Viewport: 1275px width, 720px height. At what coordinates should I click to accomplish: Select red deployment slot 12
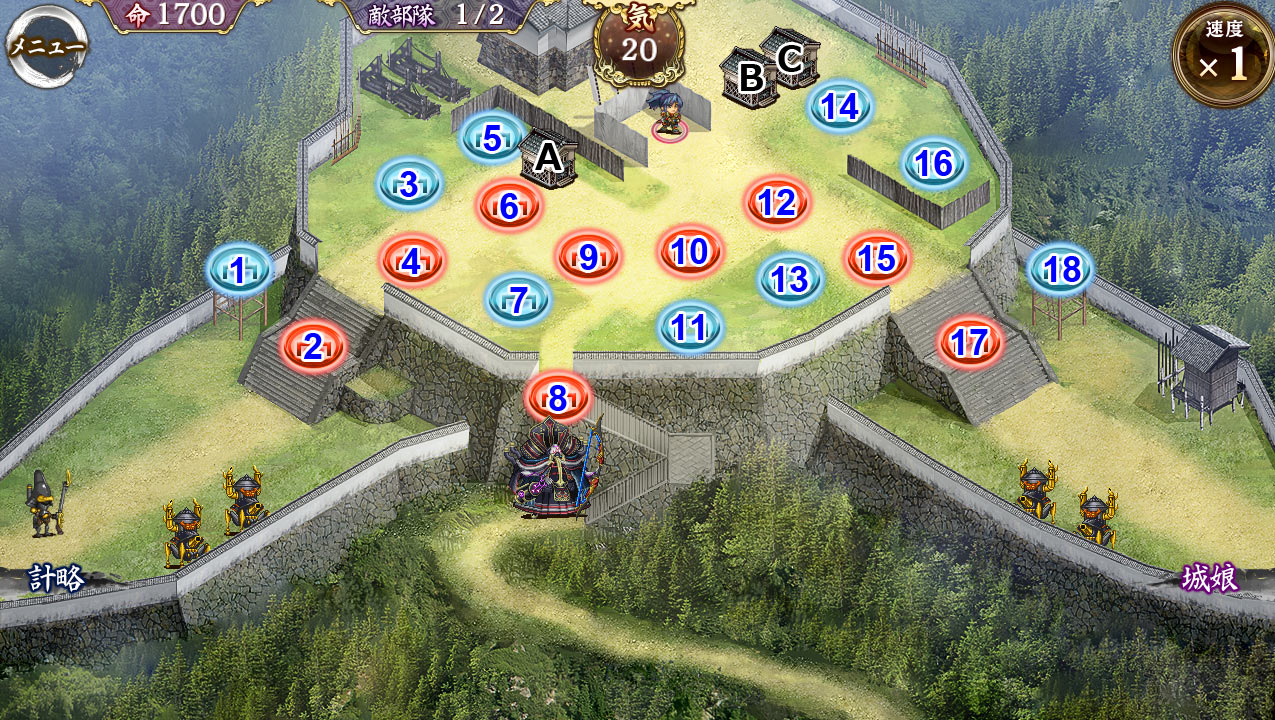point(776,203)
